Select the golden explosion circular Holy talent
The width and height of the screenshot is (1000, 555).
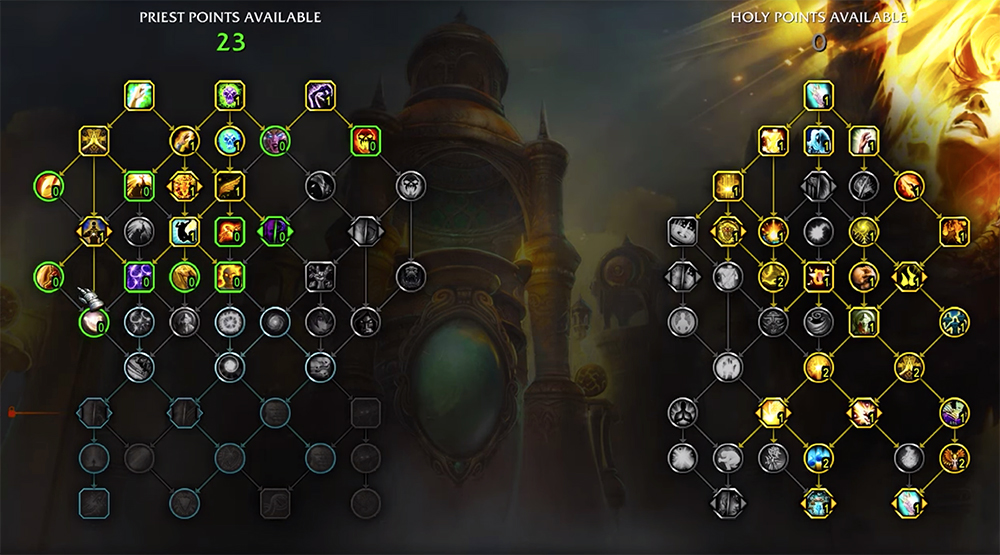click(x=773, y=231)
